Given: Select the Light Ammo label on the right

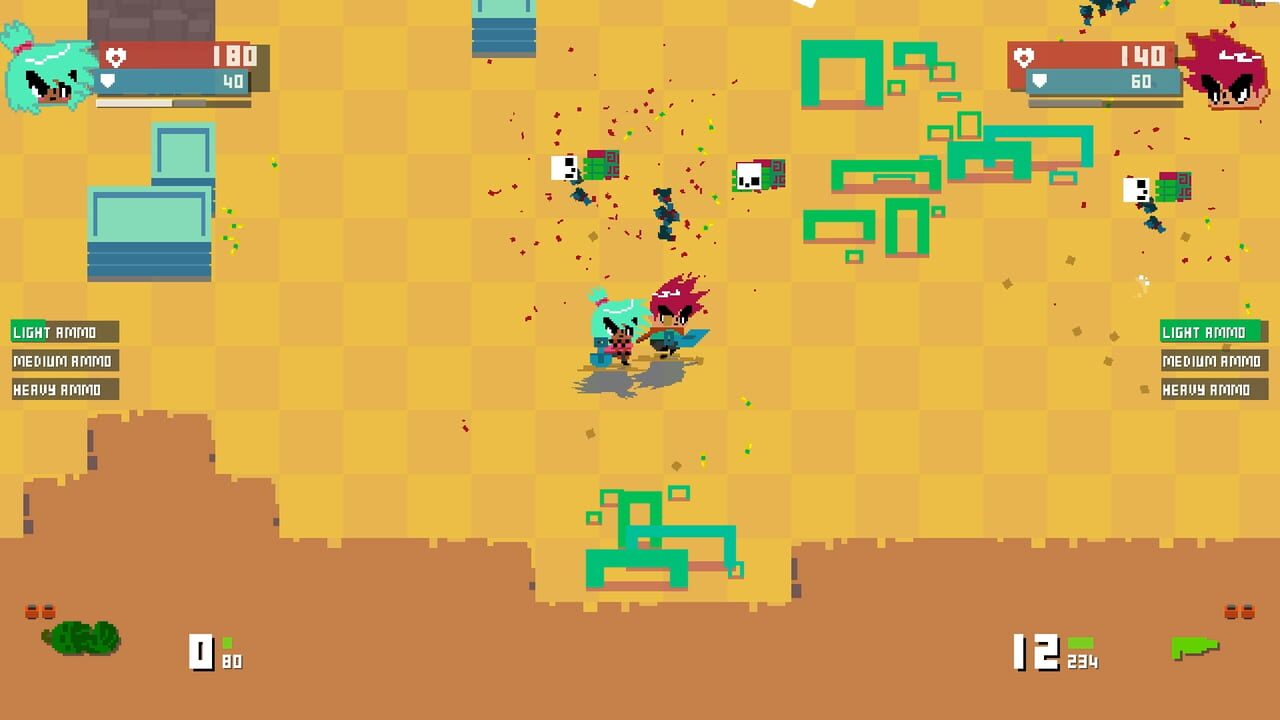Looking at the screenshot, I should 1215,332.
